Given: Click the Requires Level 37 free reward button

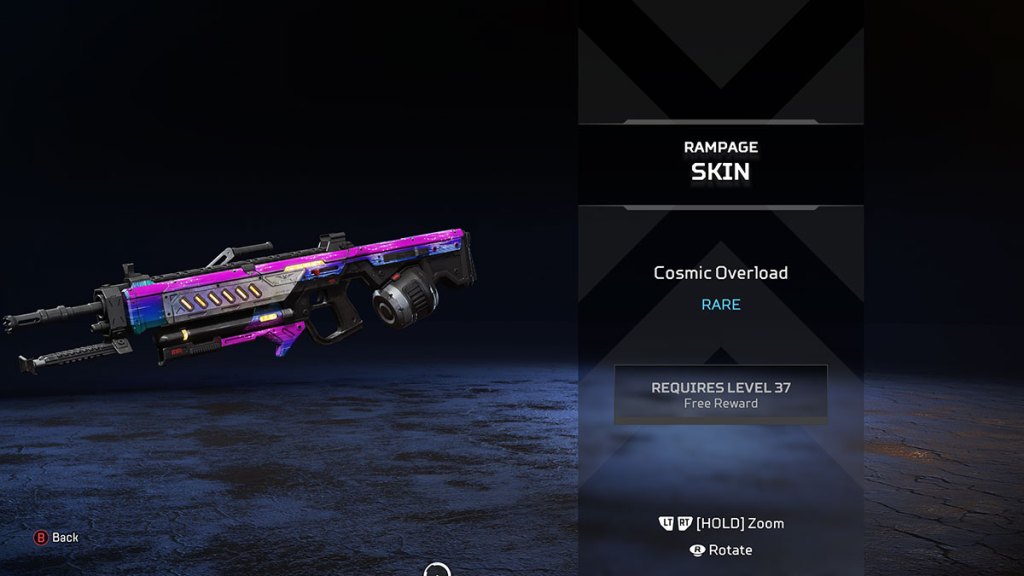Looking at the screenshot, I should [x=720, y=394].
